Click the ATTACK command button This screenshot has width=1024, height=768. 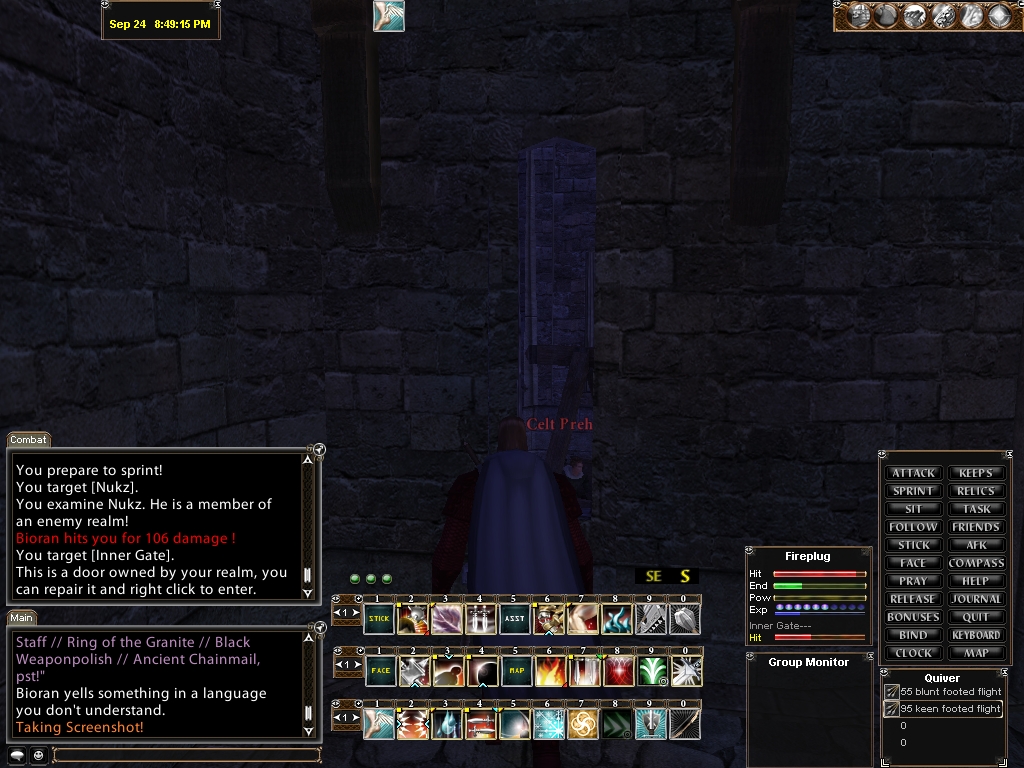913,473
